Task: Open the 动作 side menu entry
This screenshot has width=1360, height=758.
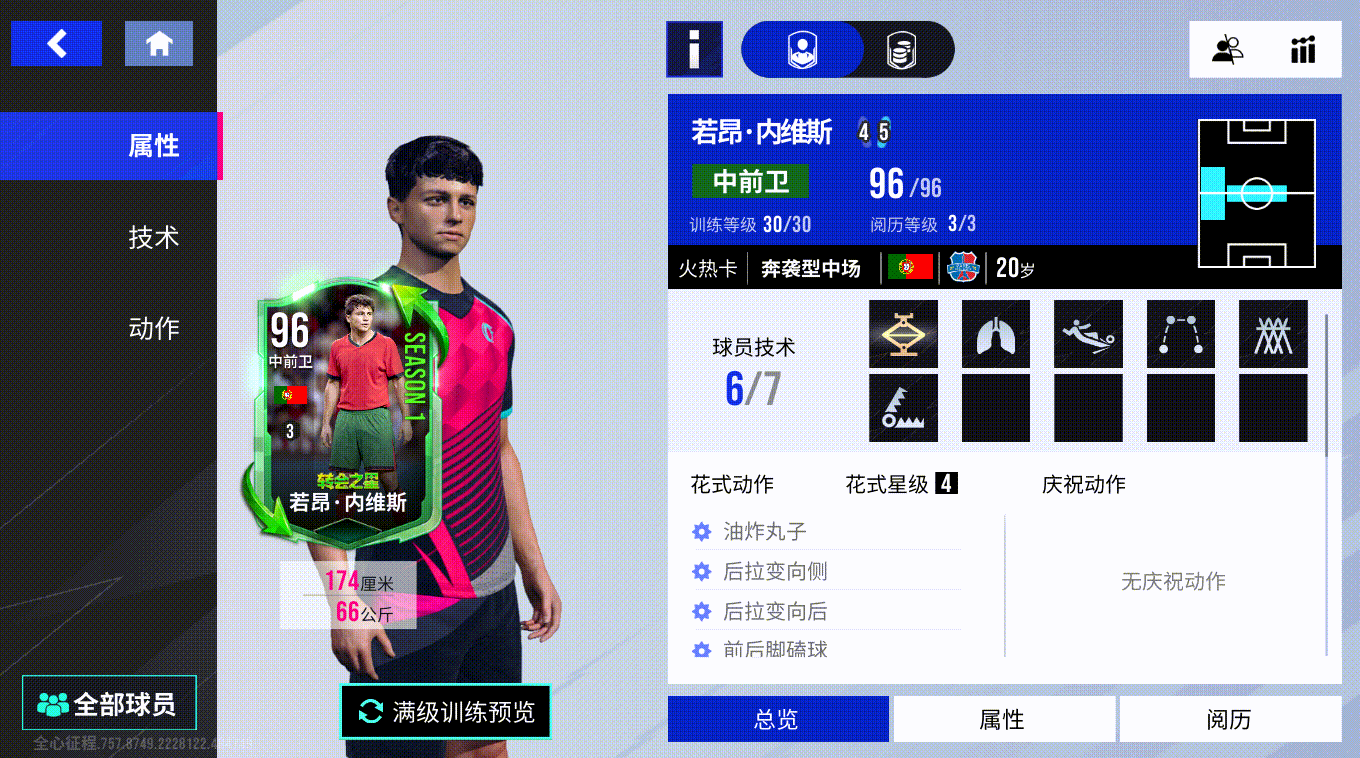Action: 152,328
